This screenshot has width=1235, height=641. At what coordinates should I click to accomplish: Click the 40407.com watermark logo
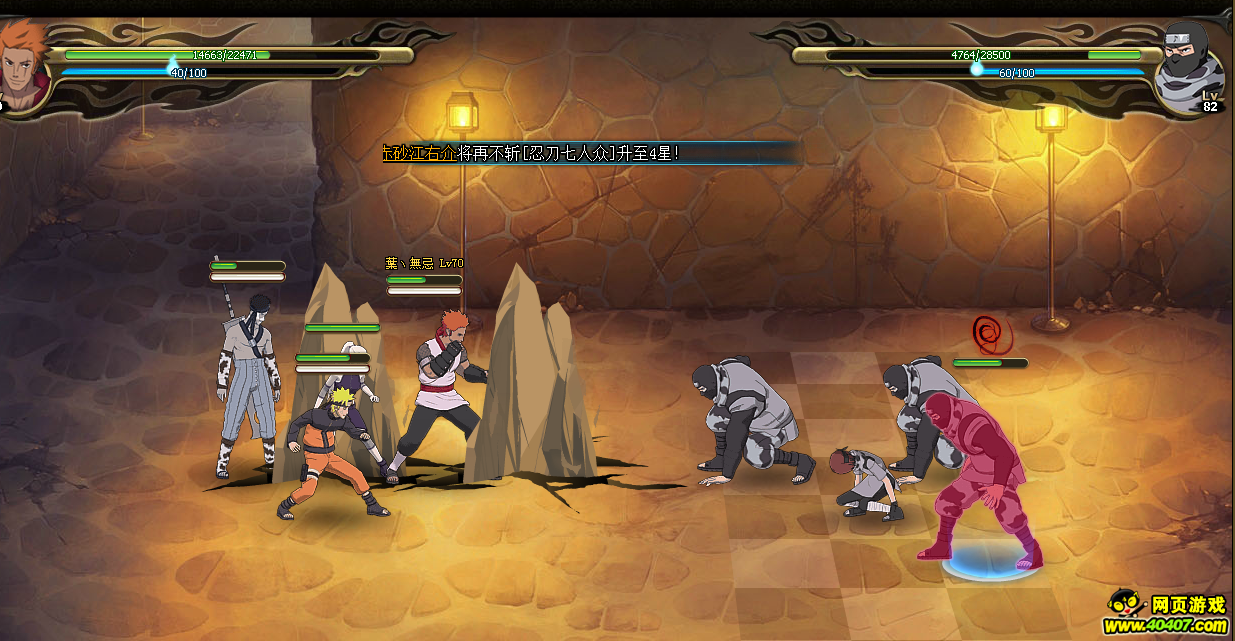(x=1167, y=615)
